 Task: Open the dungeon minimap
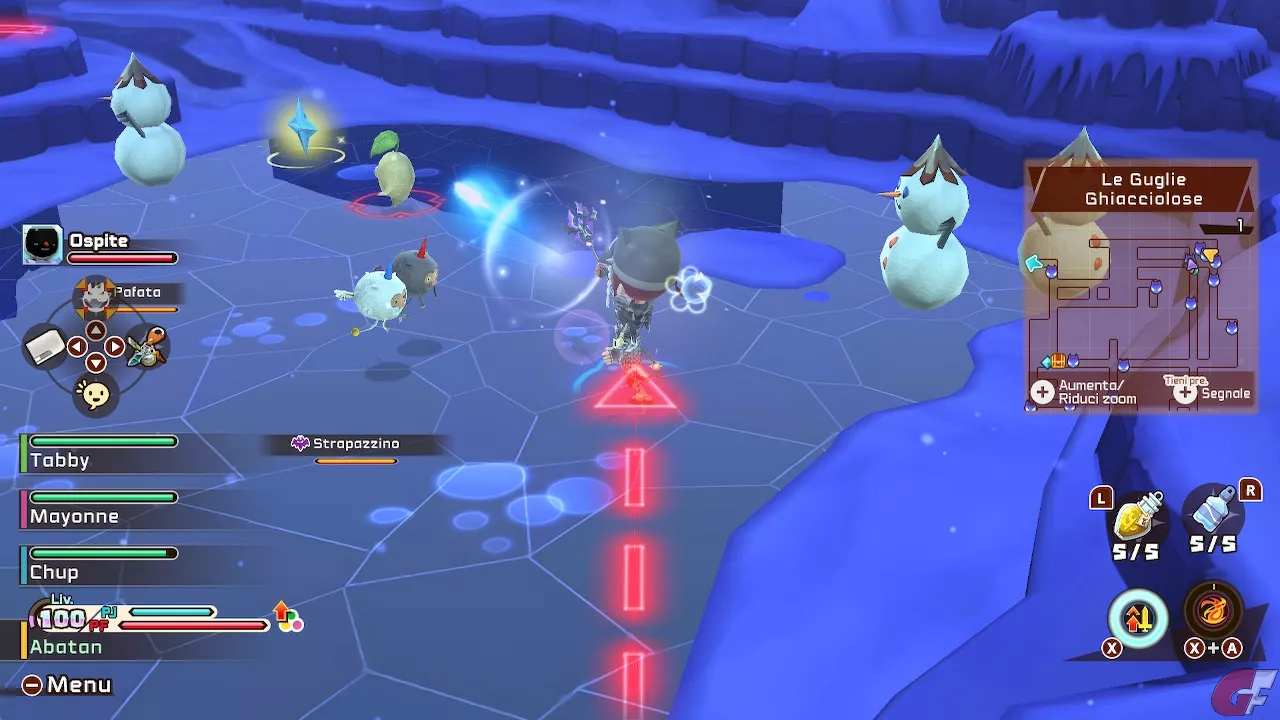(1140, 300)
